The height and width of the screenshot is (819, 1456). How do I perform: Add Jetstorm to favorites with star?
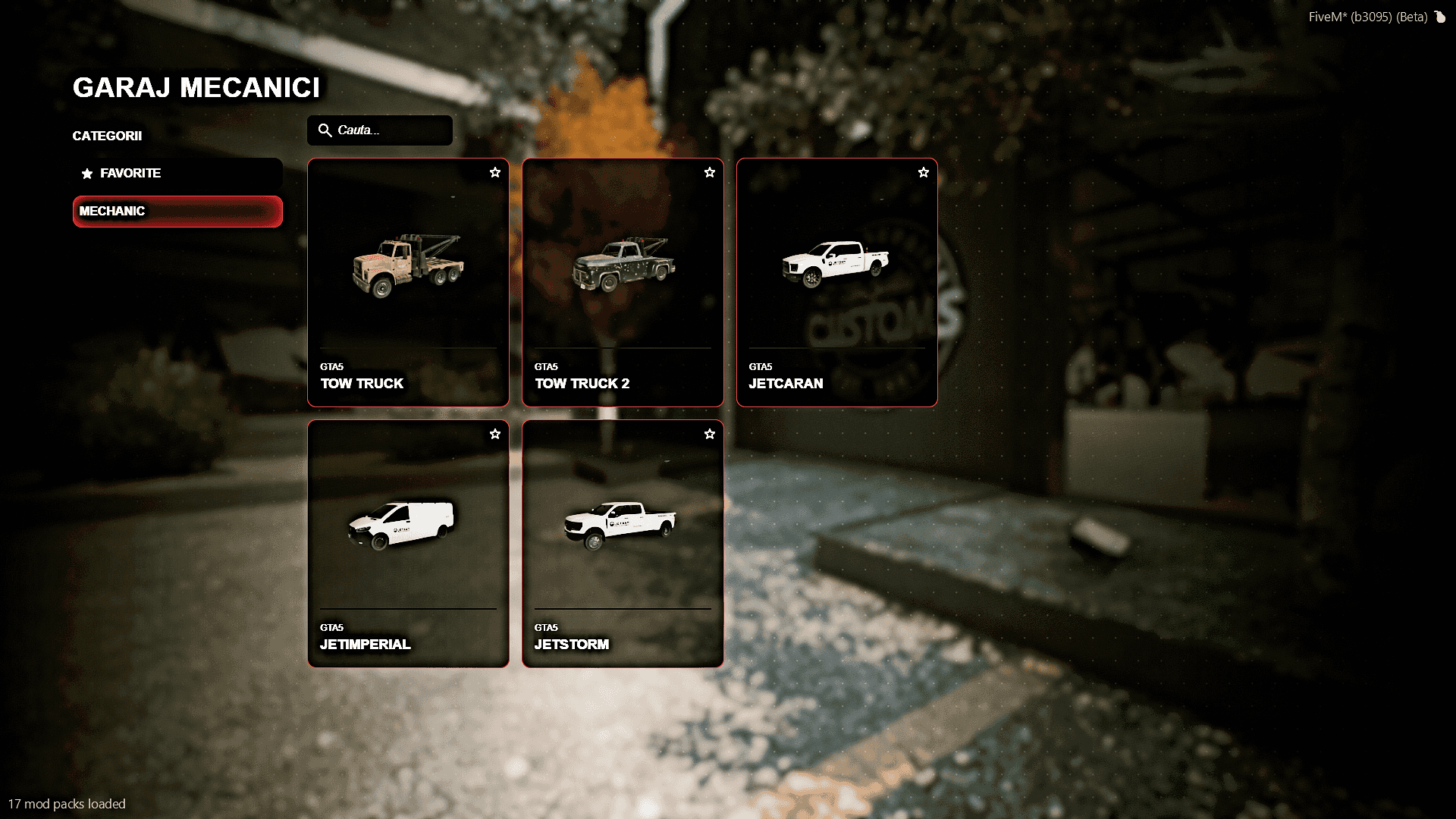[710, 435]
